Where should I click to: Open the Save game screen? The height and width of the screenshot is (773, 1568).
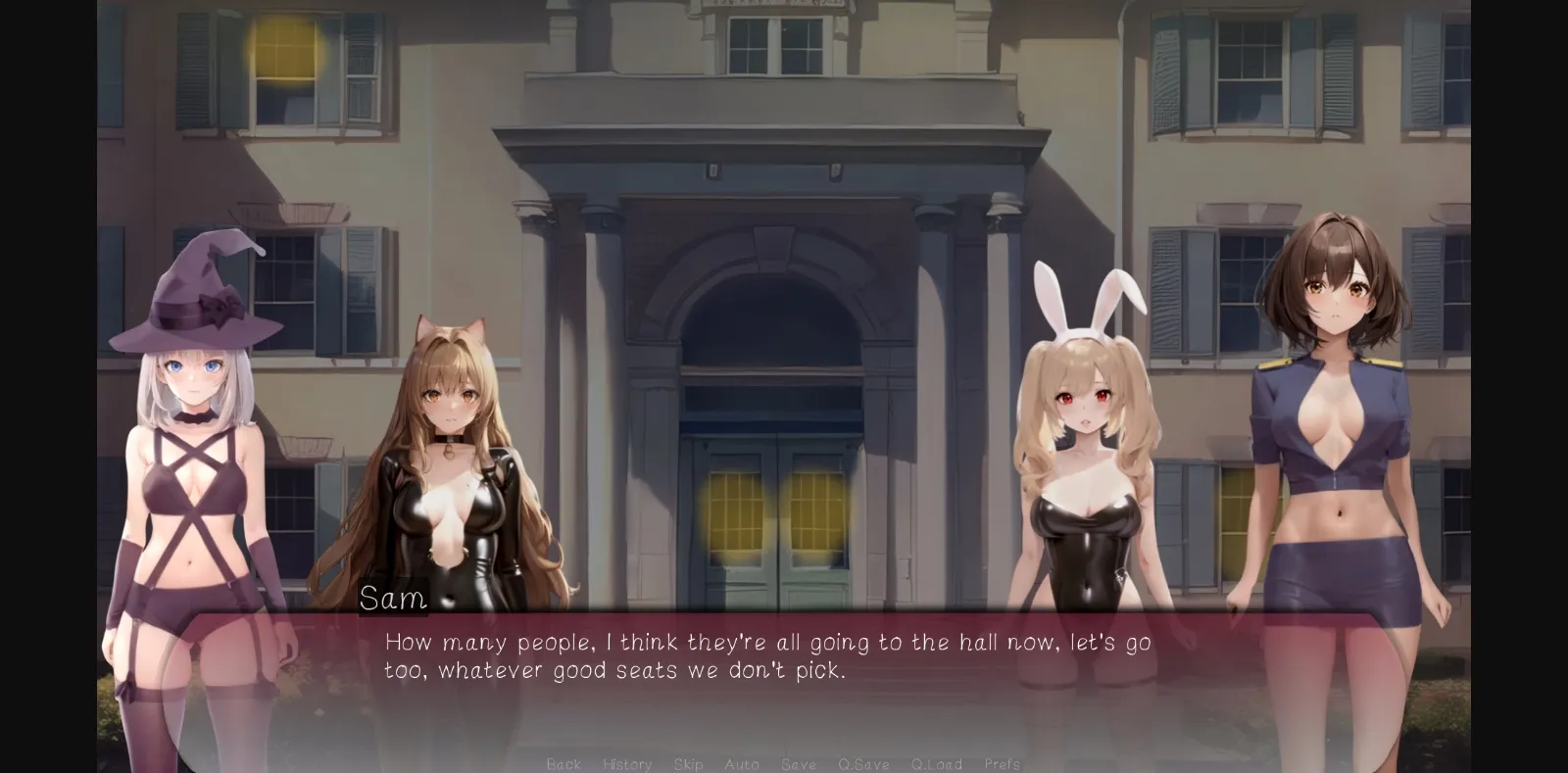point(798,764)
